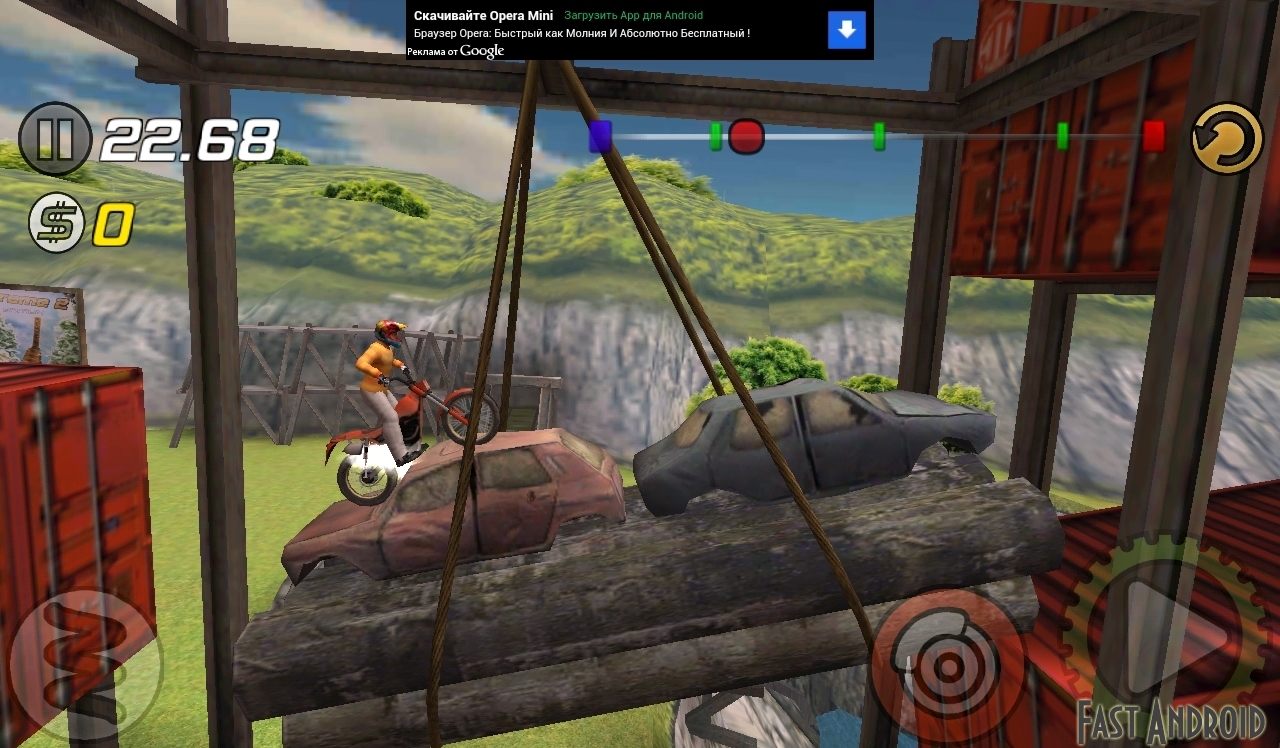
Task: Restart the track with the yellow arrow button
Action: coord(1227,139)
